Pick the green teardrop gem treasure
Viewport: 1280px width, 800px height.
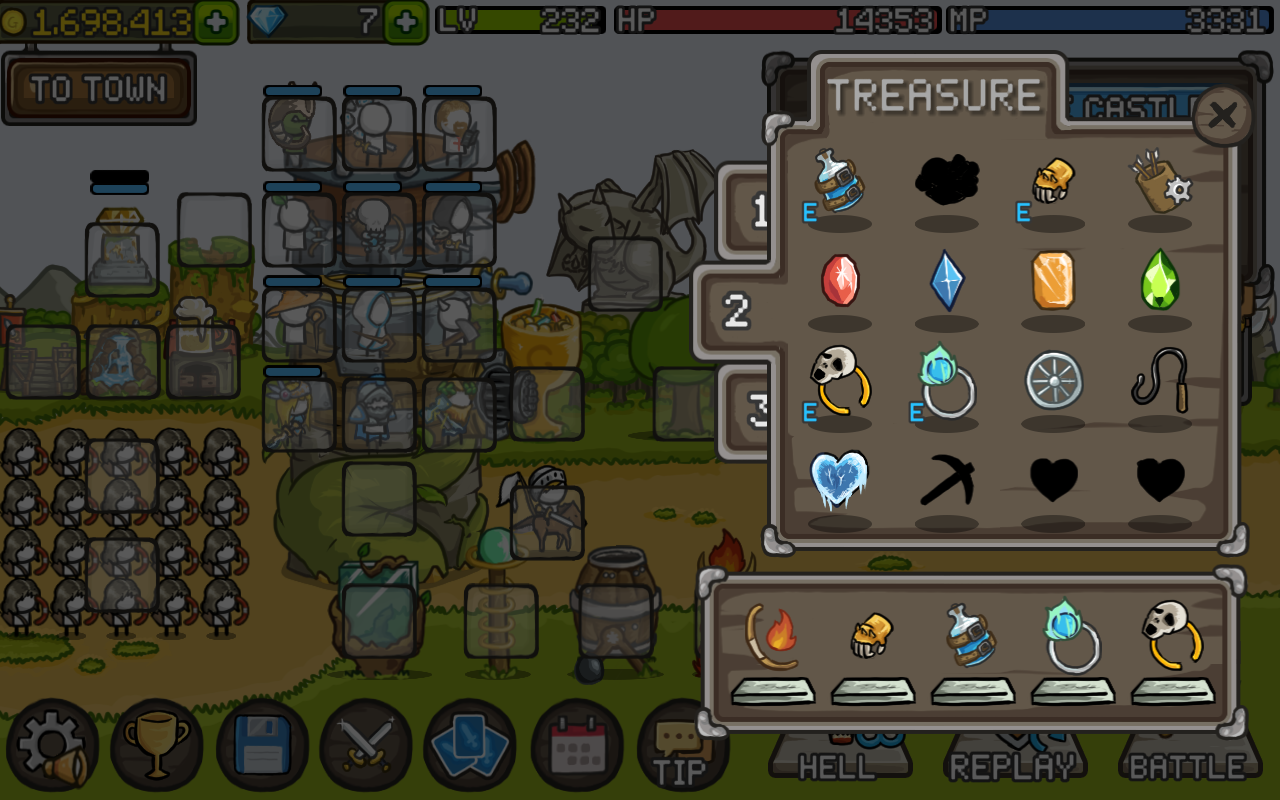click(1160, 281)
